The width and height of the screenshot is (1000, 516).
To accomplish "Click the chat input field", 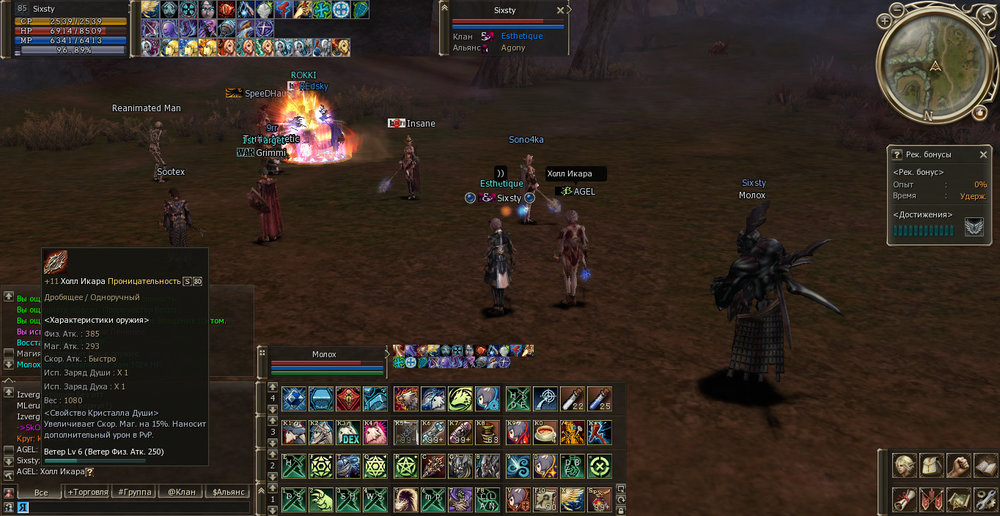I will click(130, 508).
